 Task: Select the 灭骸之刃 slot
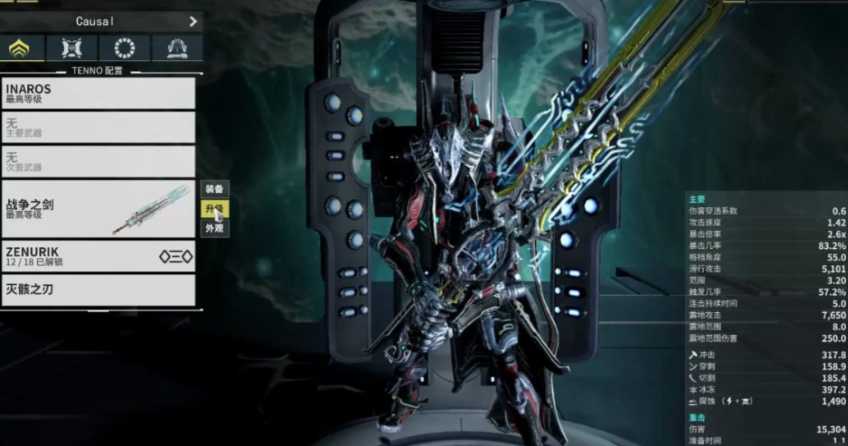[98, 291]
